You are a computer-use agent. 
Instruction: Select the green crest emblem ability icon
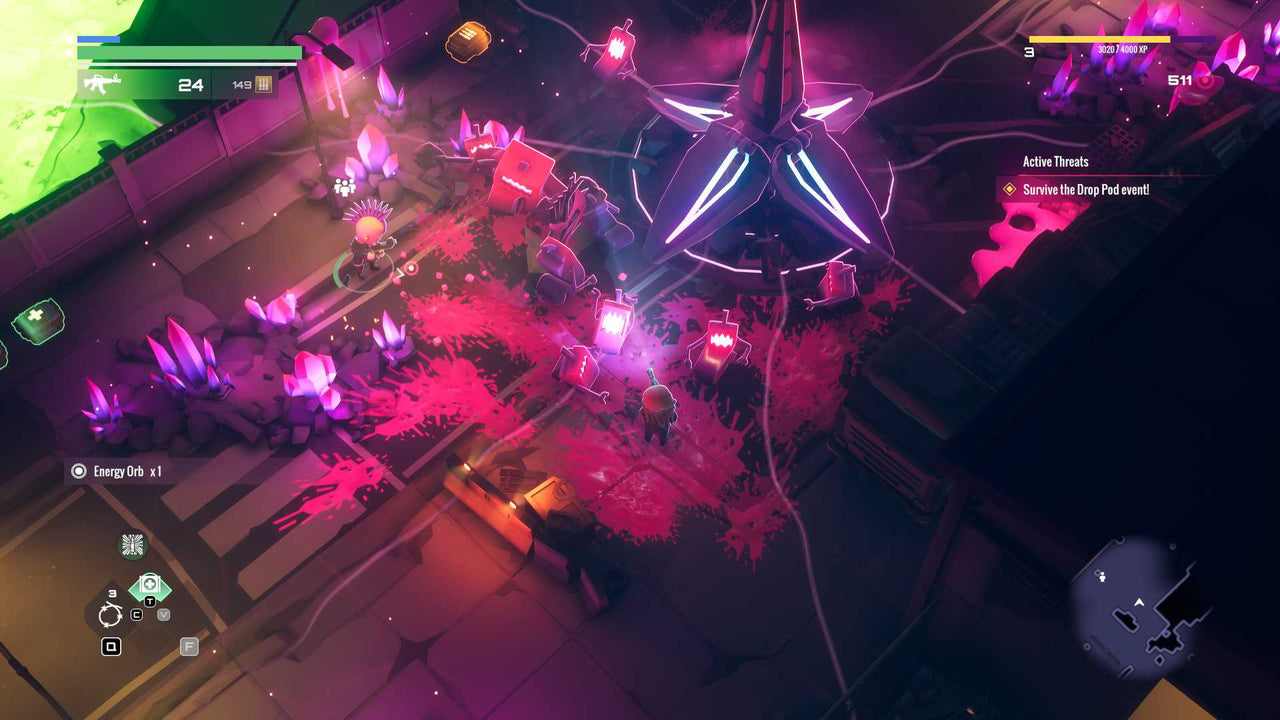(131, 544)
